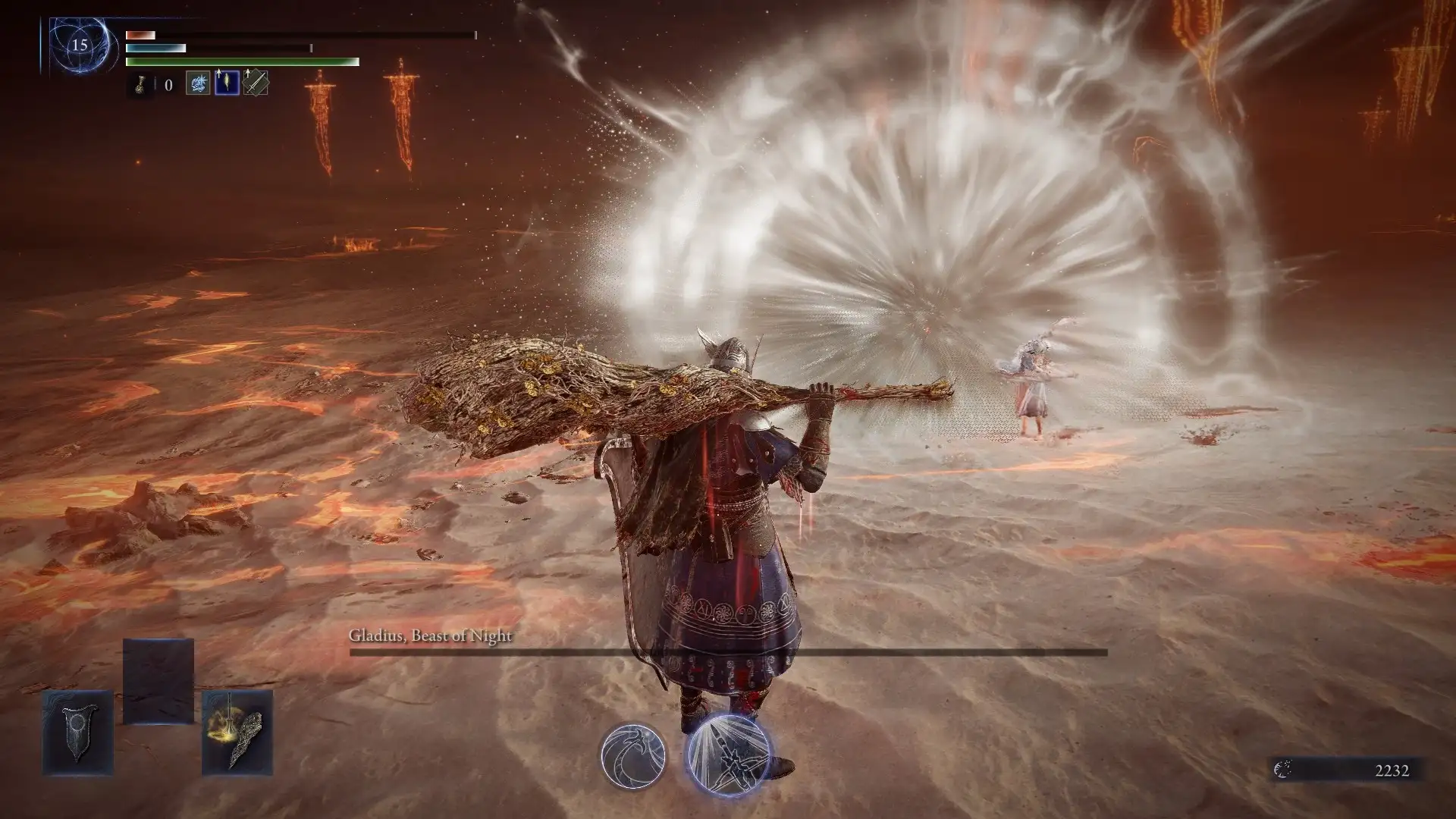Select the shield equipment slot
Viewport: 1456px width, 819px height.
[x=78, y=732]
